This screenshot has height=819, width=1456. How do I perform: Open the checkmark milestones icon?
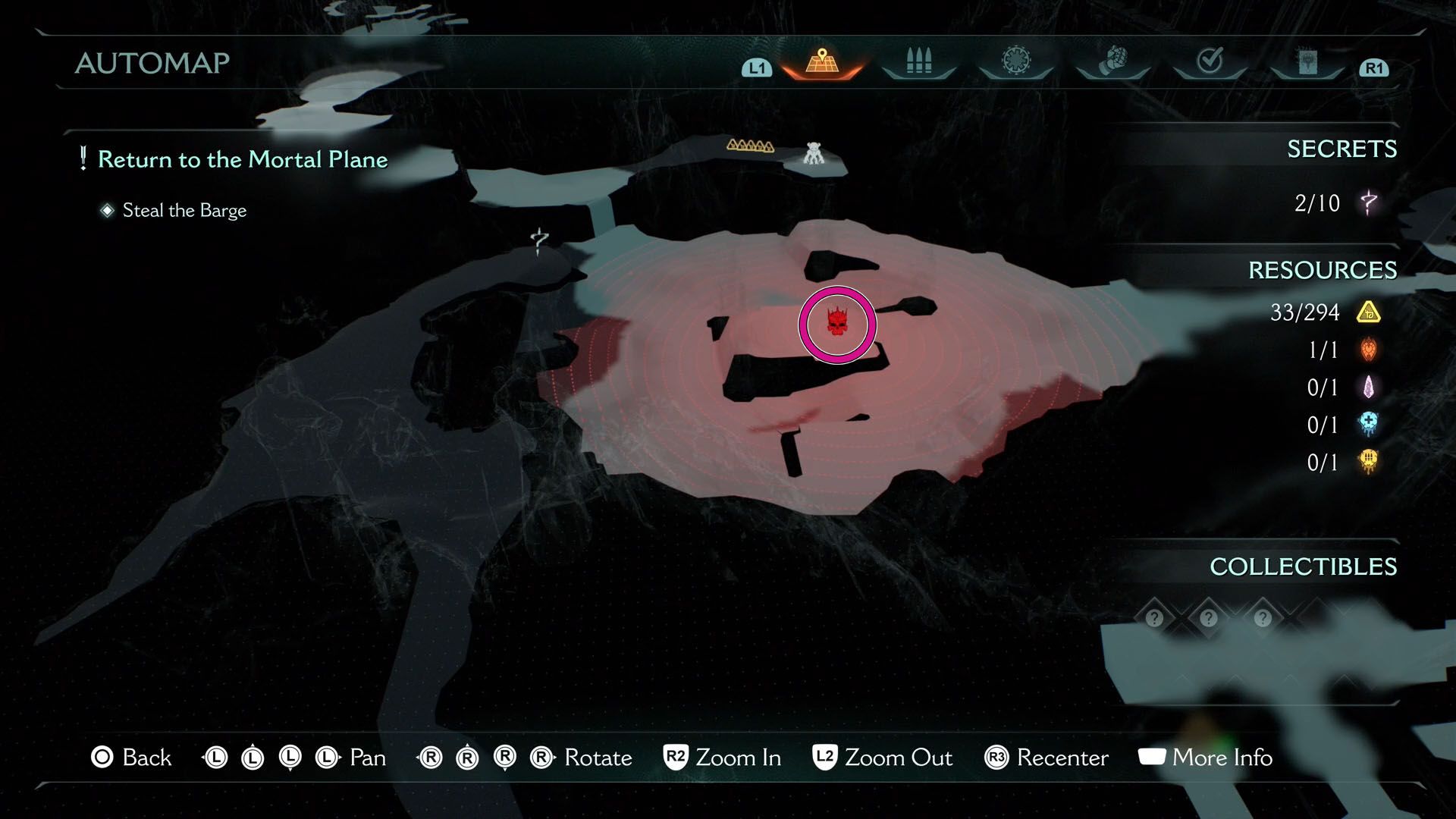[x=1210, y=61]
